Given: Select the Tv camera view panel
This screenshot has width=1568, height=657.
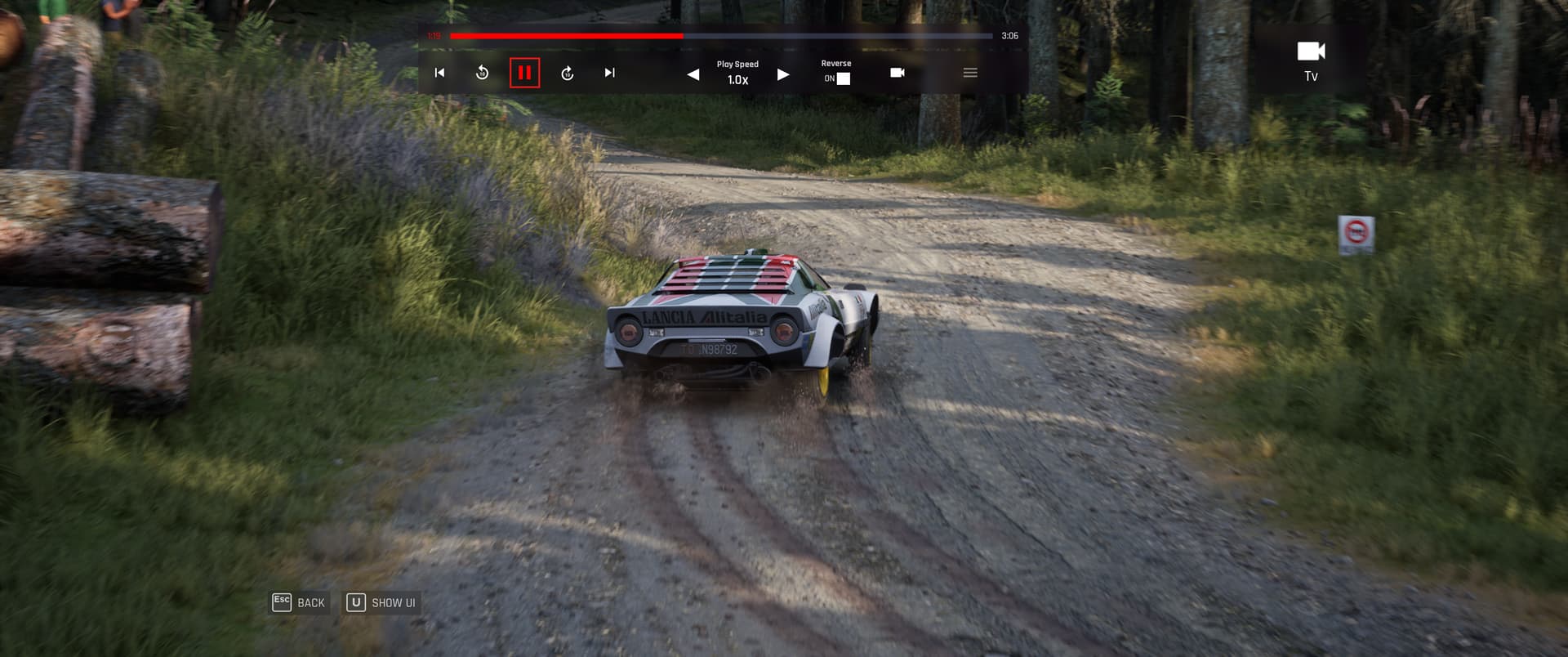Looking at the screenshot, I should tap(1311, 61).
